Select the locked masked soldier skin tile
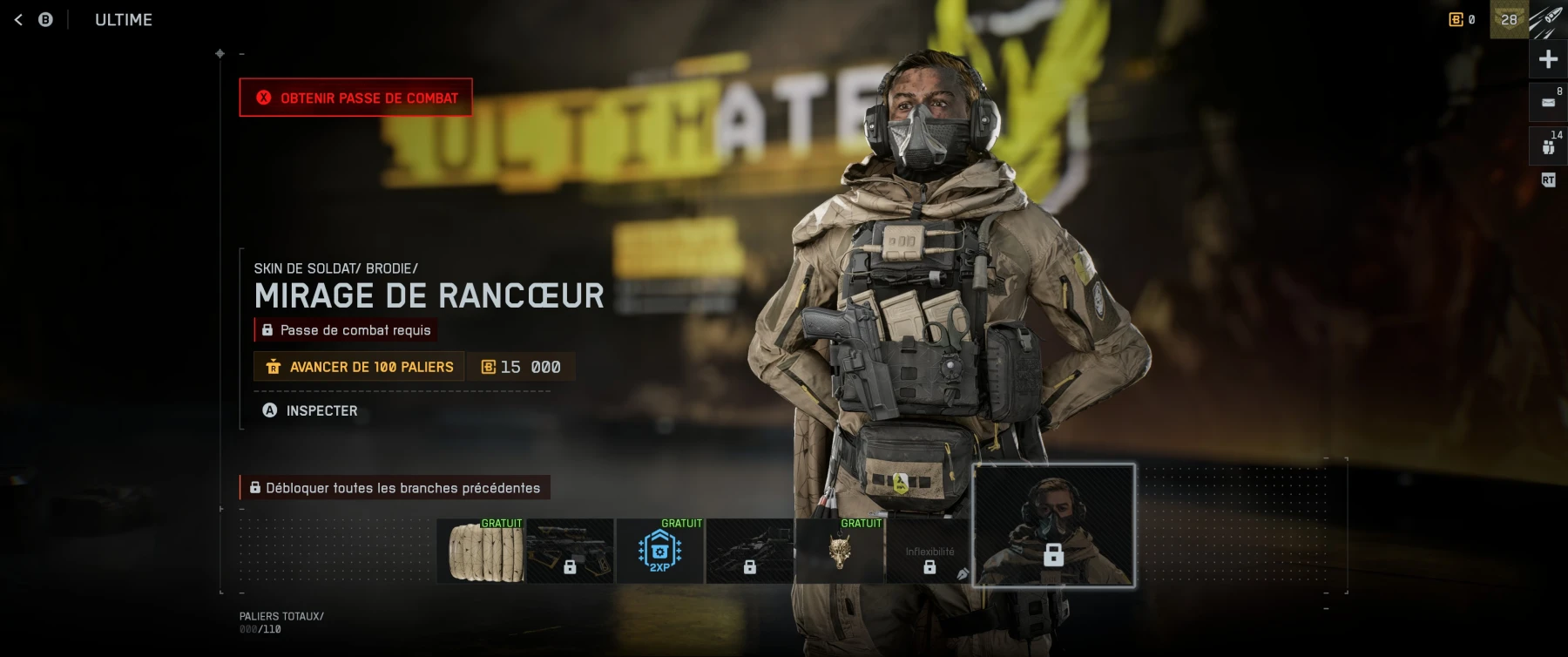 [x=1053, y=526]
